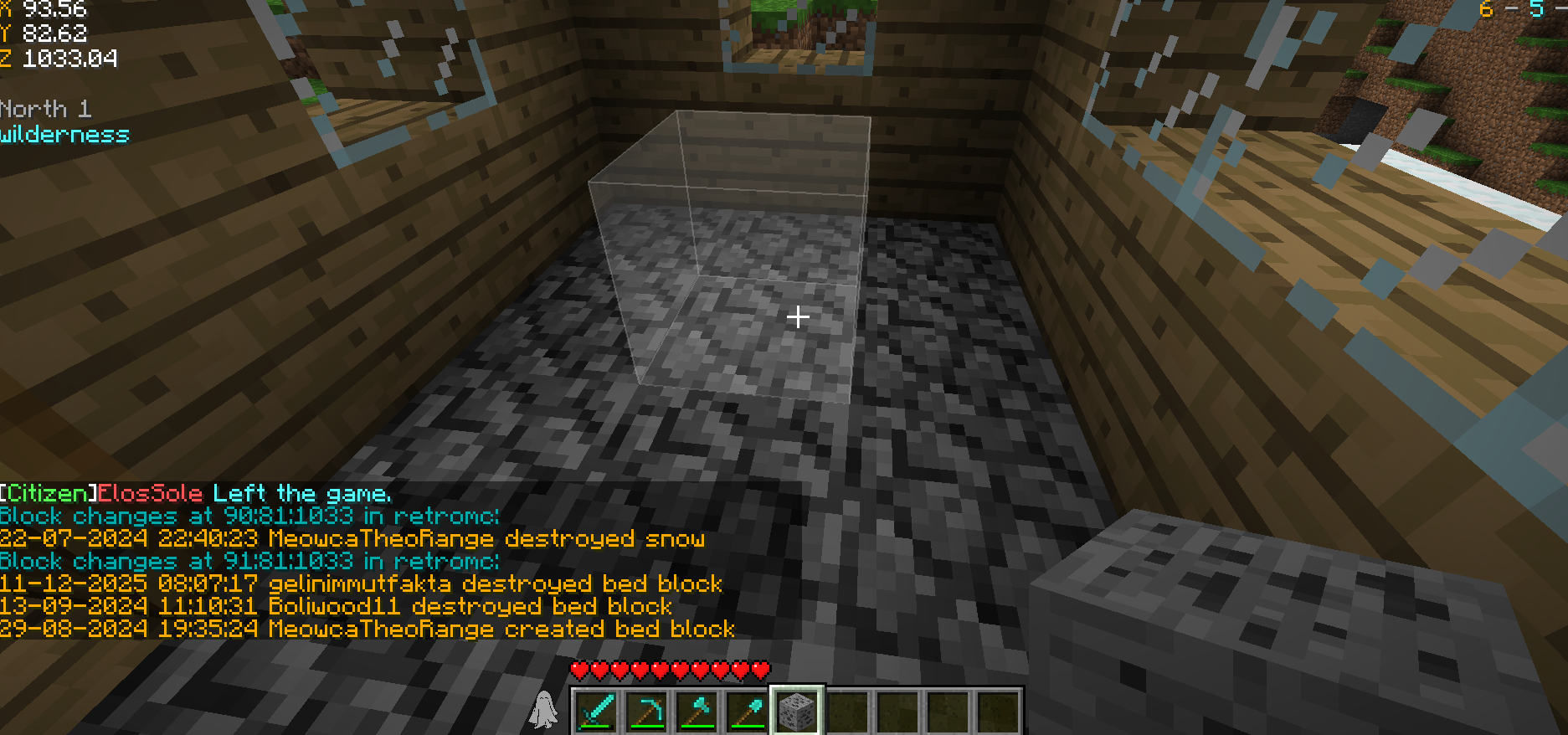This screenshot has height=735, width=1568.
Task: Click the bedrock block hotbar slot
Action: [797, 712]
